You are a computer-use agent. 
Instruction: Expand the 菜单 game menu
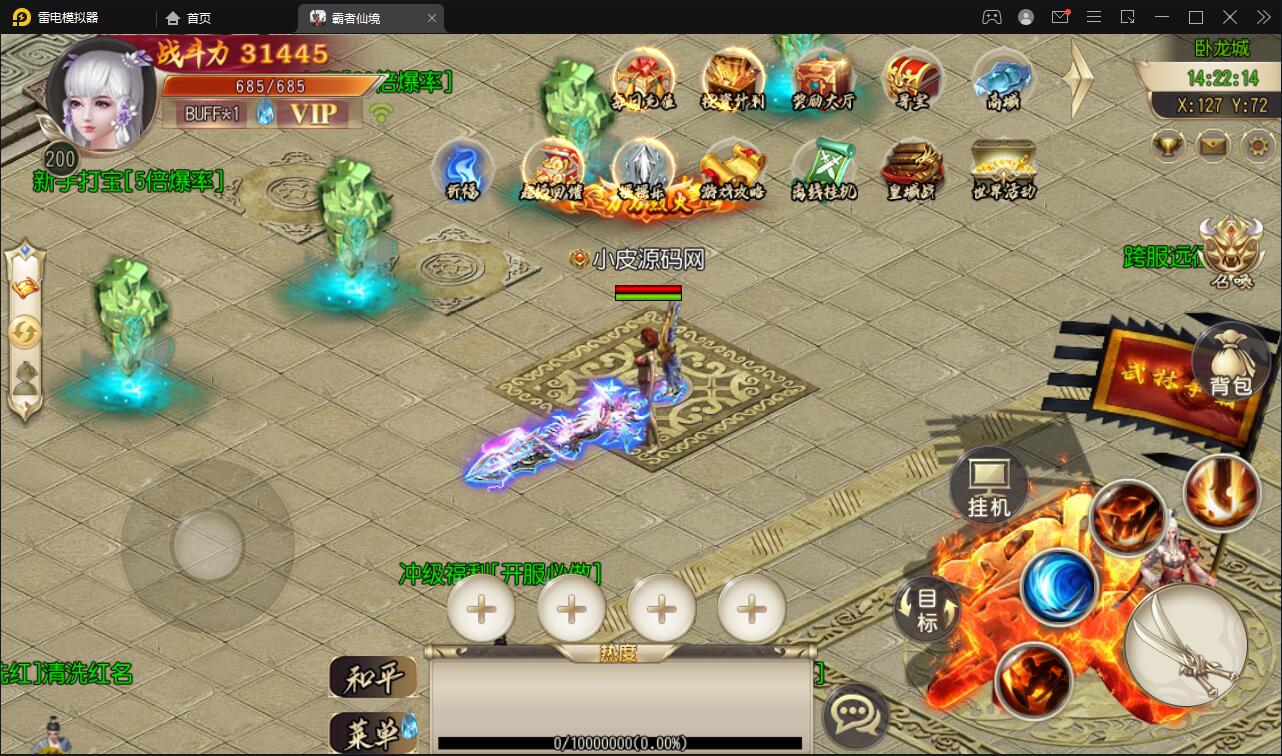tap(374, 731)
